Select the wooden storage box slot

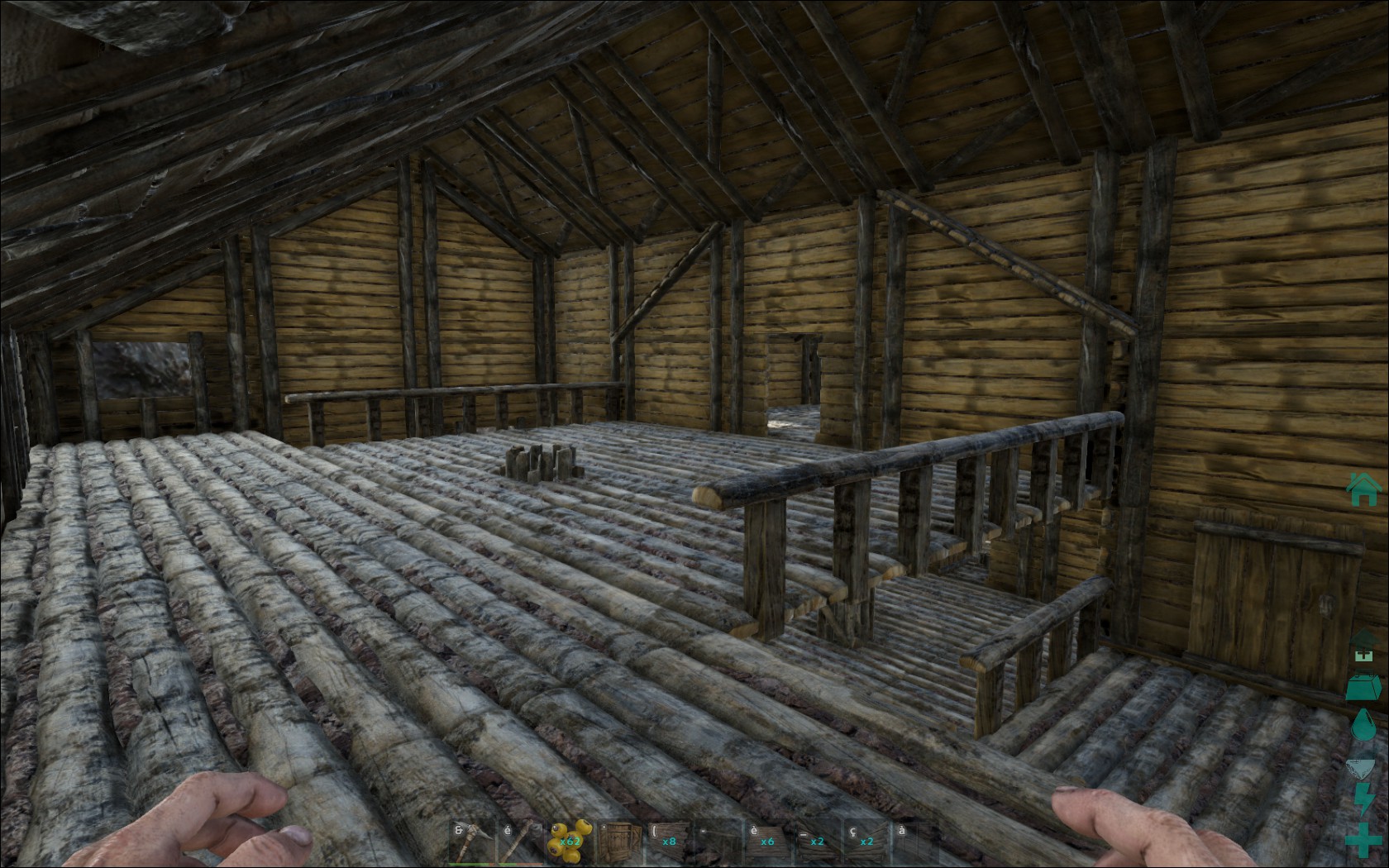[x=619, y=842]
